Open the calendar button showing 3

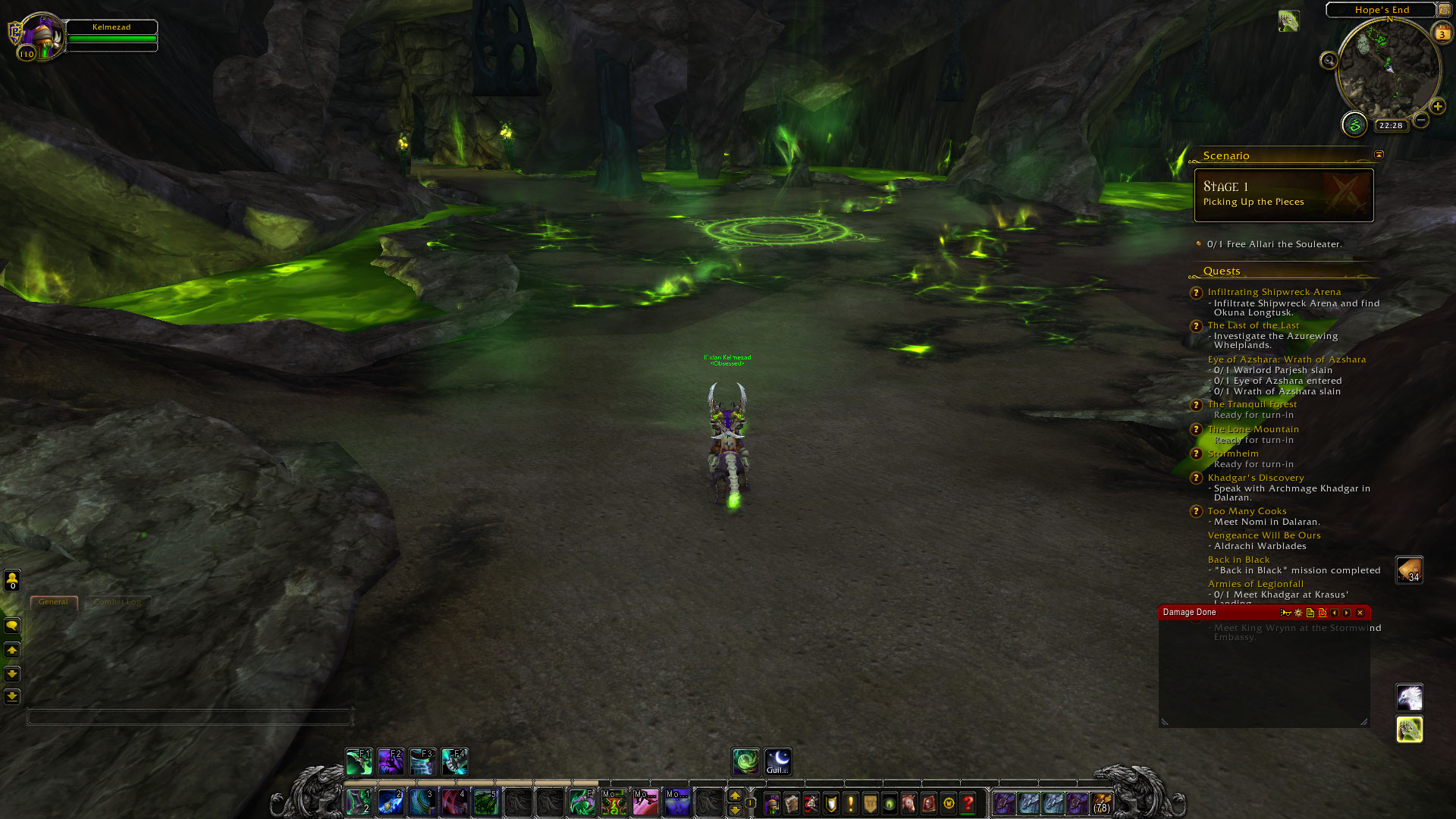coord(1442,33)
